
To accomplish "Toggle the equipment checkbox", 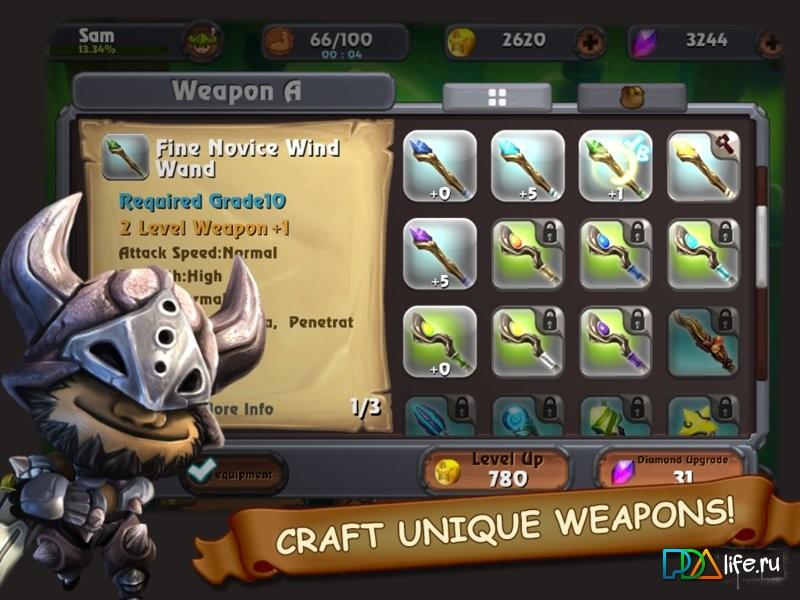I will (203, 470).
